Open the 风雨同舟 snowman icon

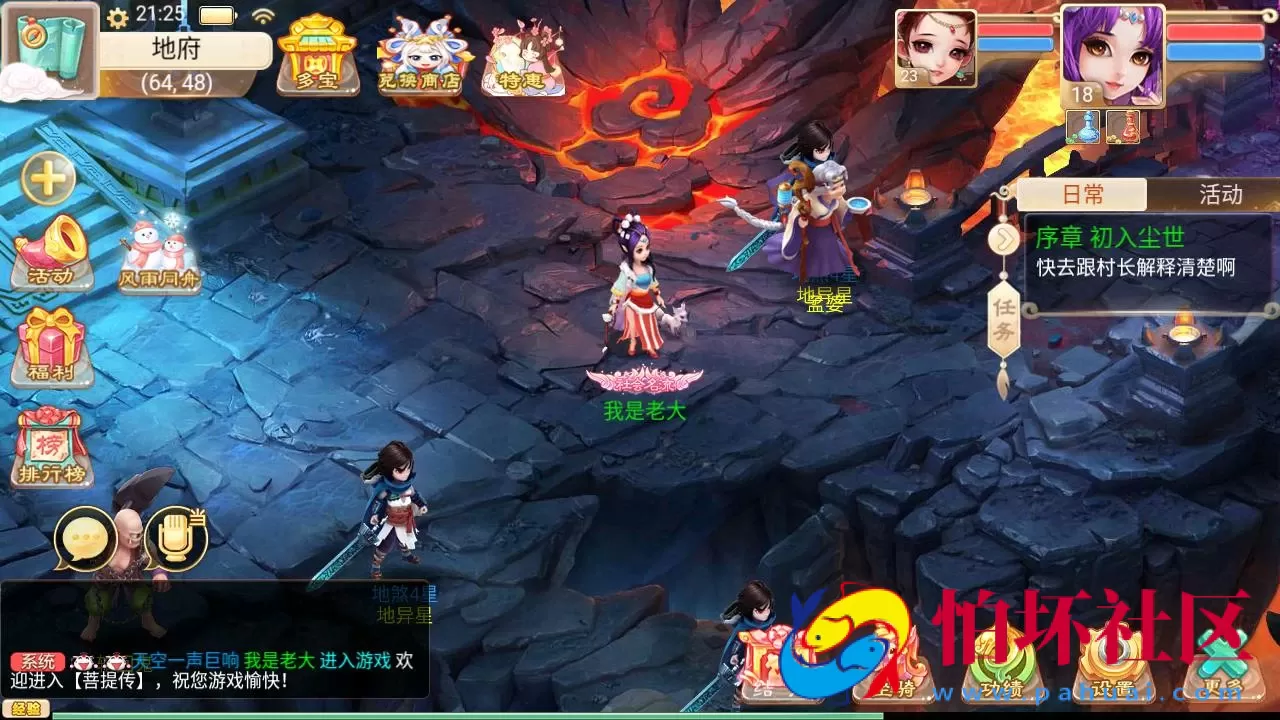point(158,254)
